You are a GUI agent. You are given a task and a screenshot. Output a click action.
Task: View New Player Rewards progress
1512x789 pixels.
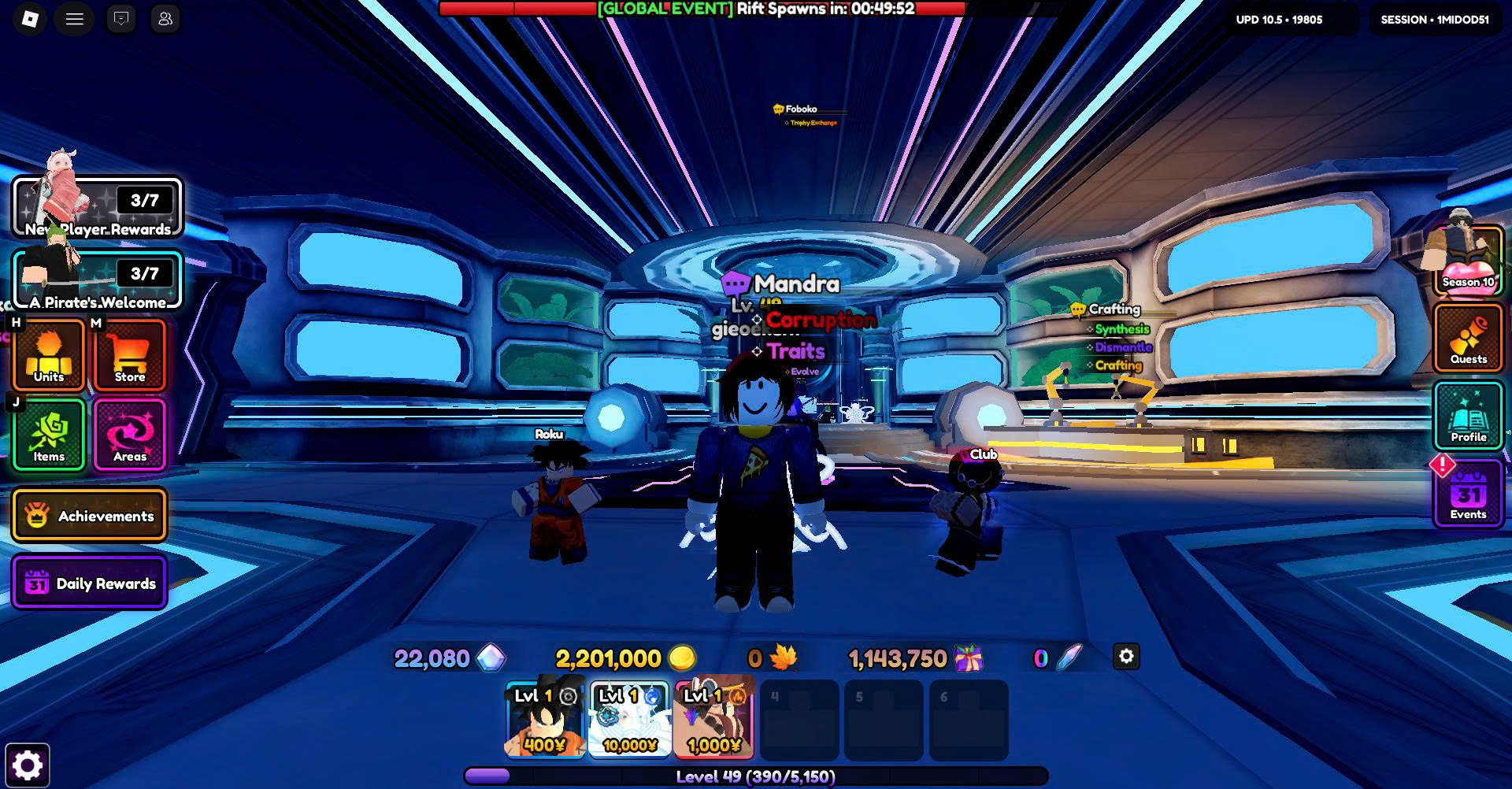[x=97, y=208]
